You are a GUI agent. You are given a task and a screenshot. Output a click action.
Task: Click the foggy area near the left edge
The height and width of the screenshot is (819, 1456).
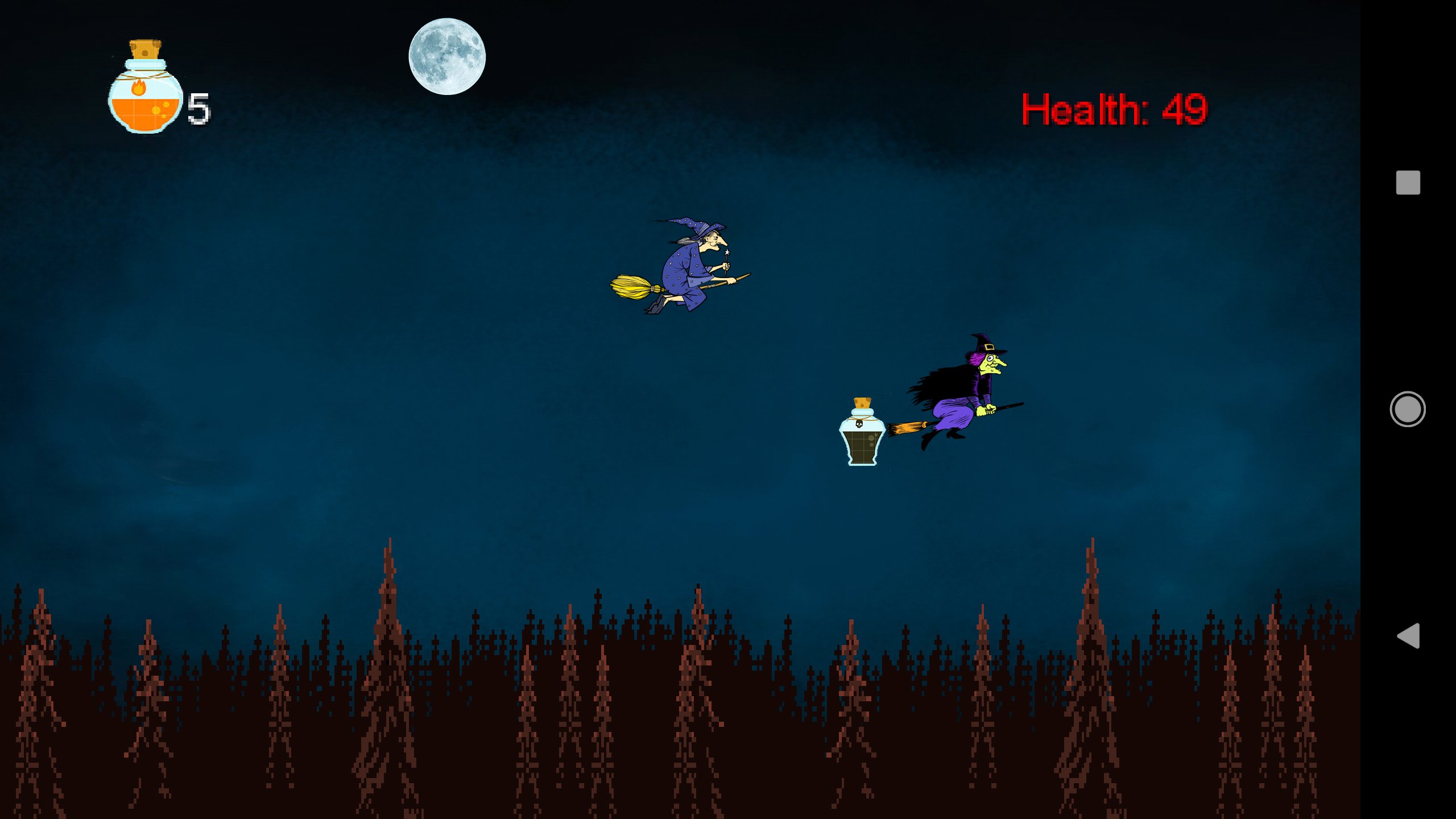click(68, 455)
